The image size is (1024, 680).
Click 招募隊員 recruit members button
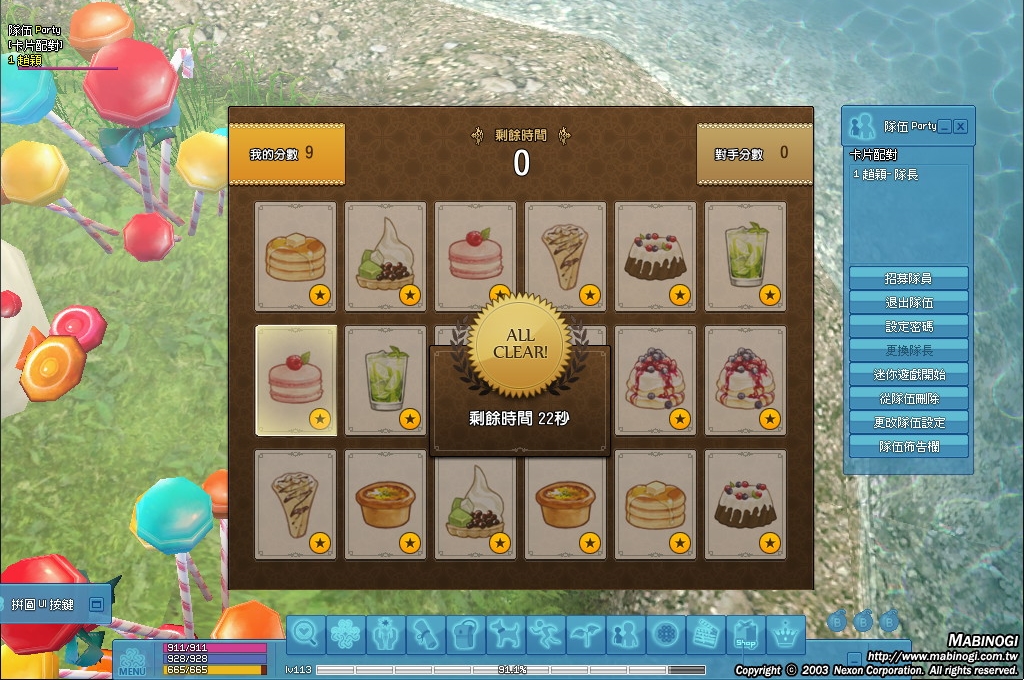coord(908,278)
